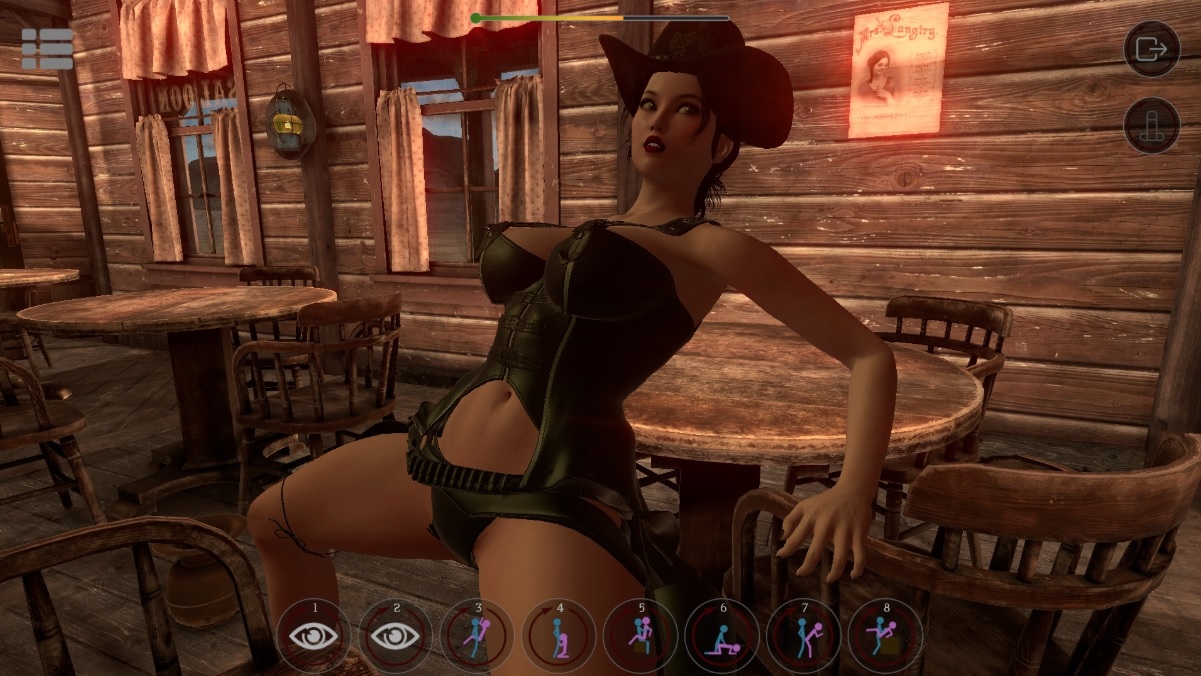This screenshot has height=676, width=1201.
Task: Select the pose icon numbered 3
Action: coord(478,636)
